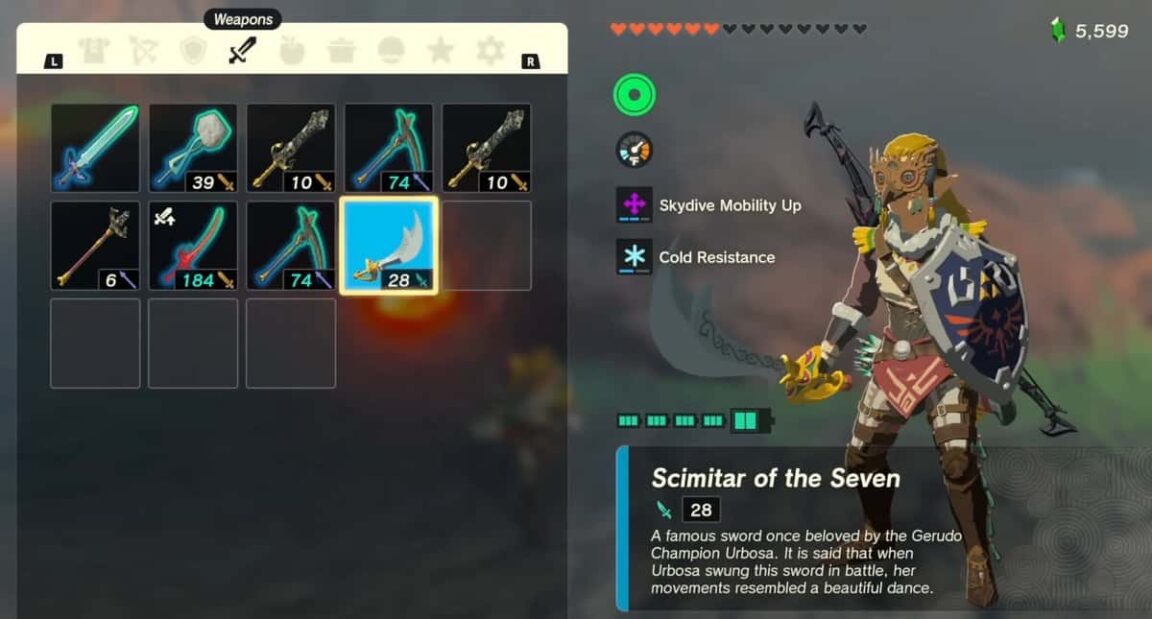Select the Weapons sword tab
Viewport: 1152px width, 619px height.
[x=242, y=50]
